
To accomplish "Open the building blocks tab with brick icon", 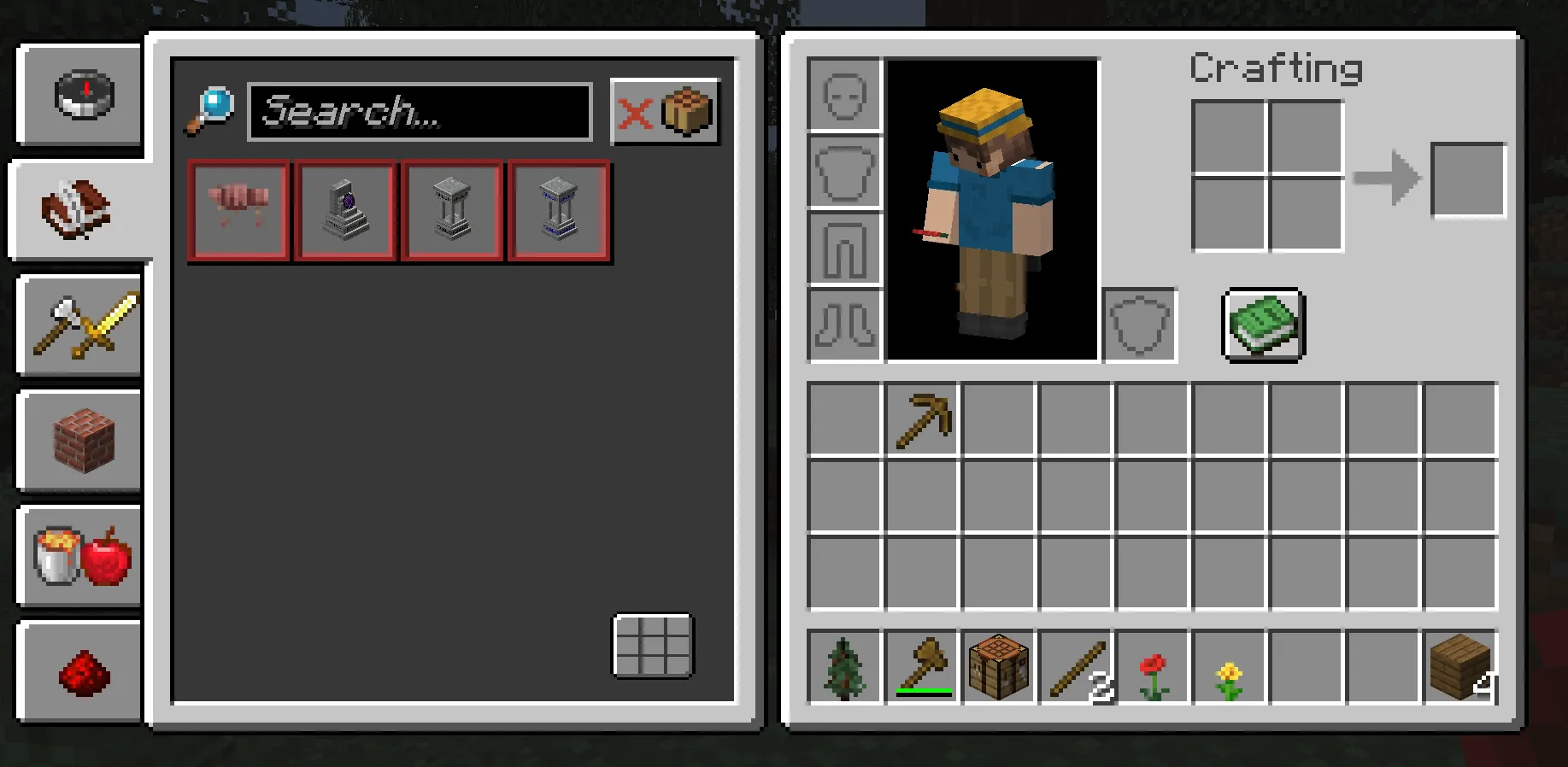I will click(x=79, y=442).
